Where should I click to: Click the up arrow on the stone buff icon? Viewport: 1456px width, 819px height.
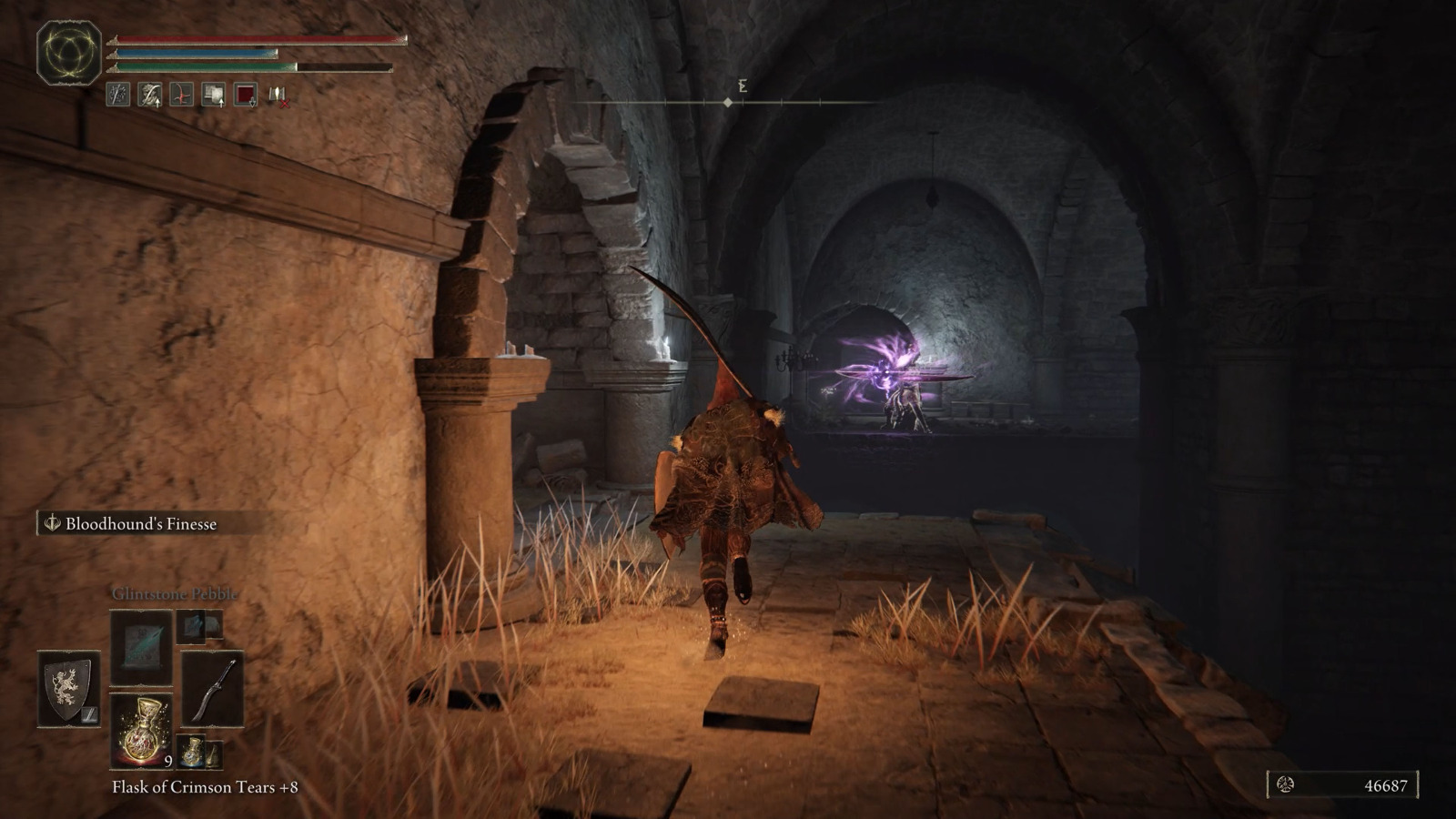[x=157, y=103]
